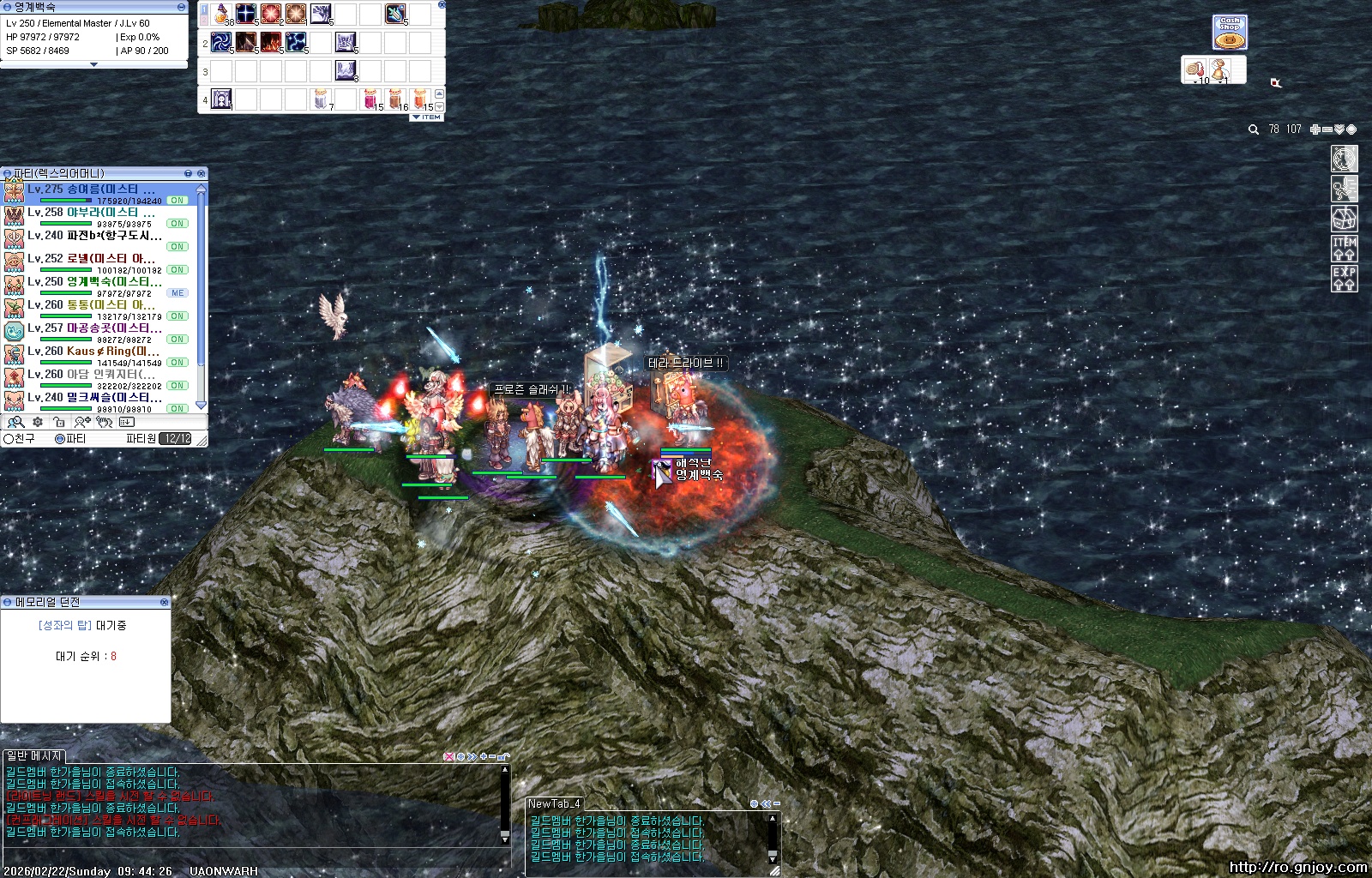Close the 메모리얼 던전 window
Screen dimensions: 1372x878
click(x=165, y=602)
